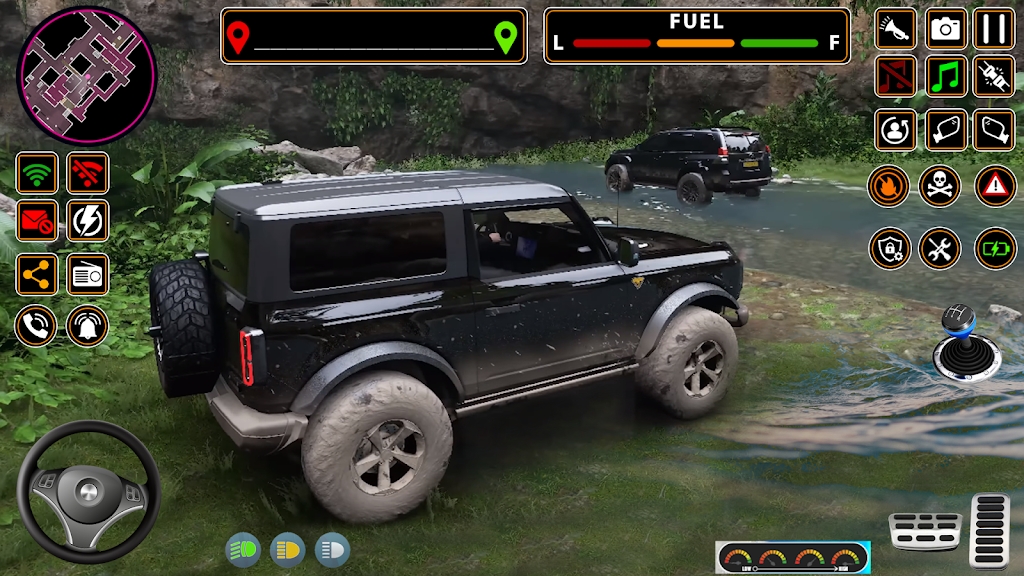The width and height of the screenshot is (1024, 576).
Task: Open the minimap
Action: click(x=87, y=62)
